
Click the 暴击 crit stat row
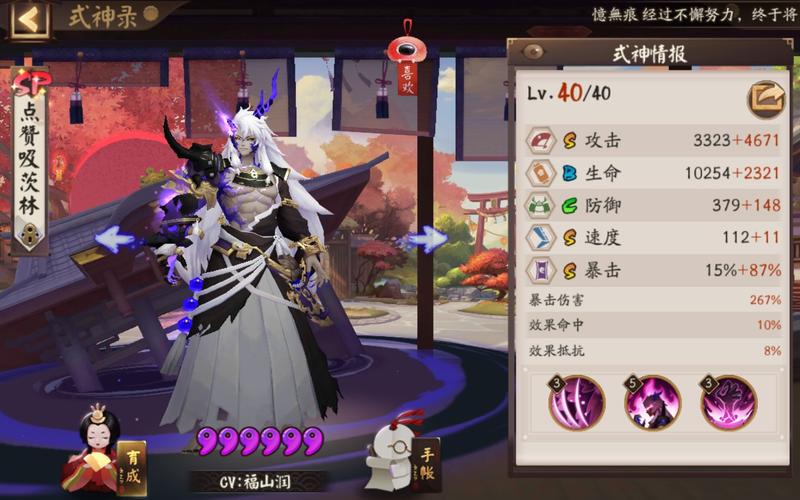[653, 269]
